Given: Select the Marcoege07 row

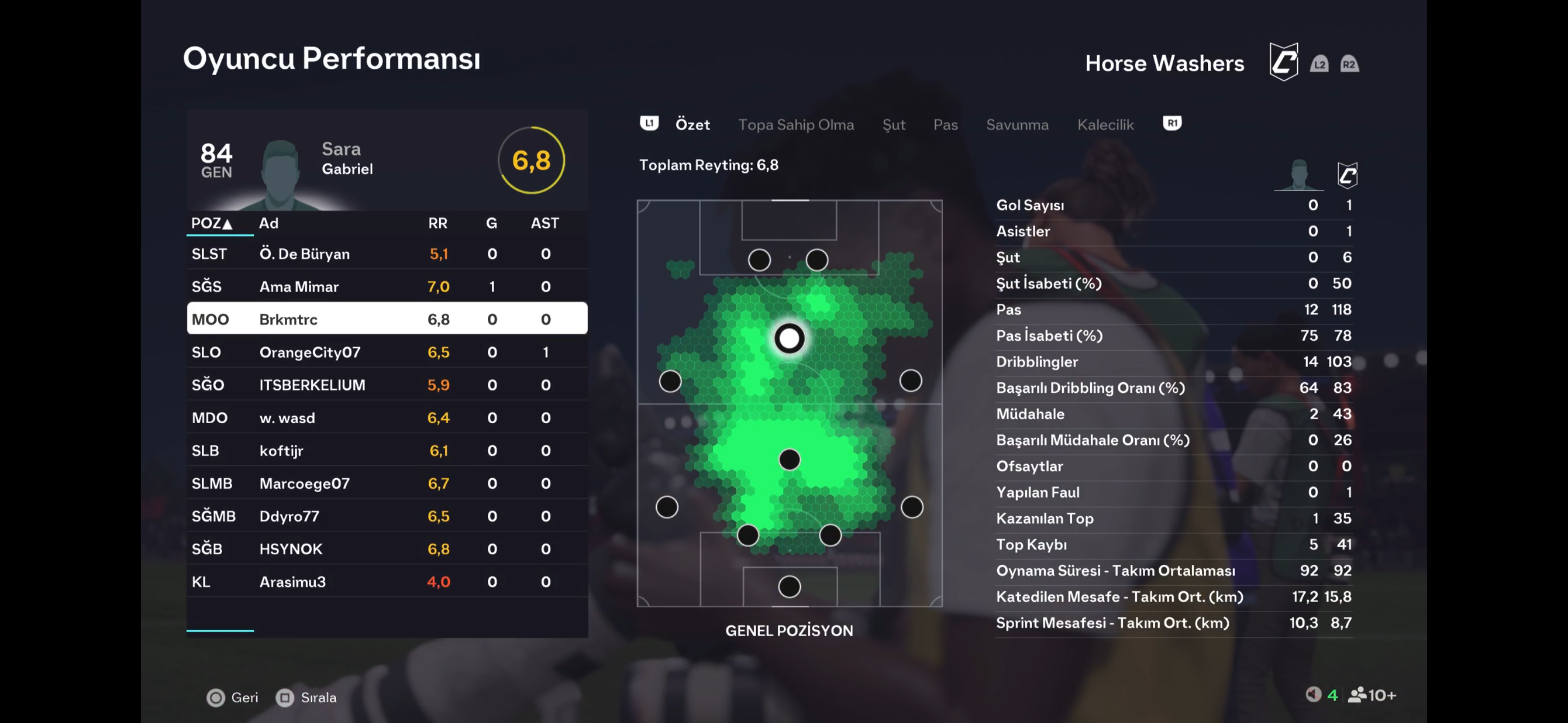Looking at the screenshot, I should click(386, 484).
